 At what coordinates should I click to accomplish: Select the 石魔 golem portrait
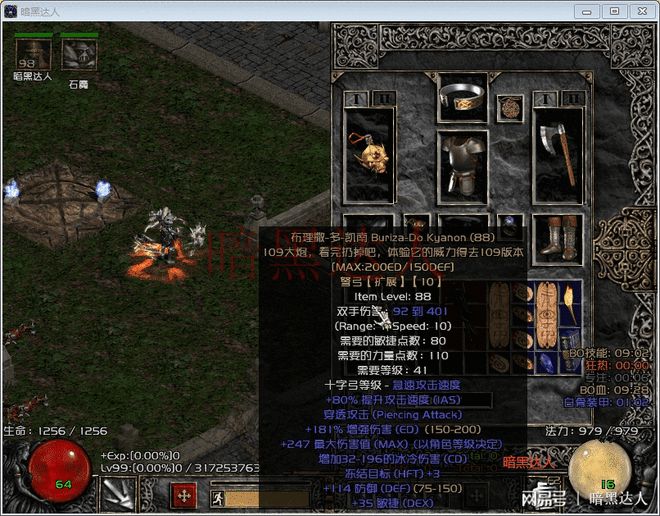(78, 53)
